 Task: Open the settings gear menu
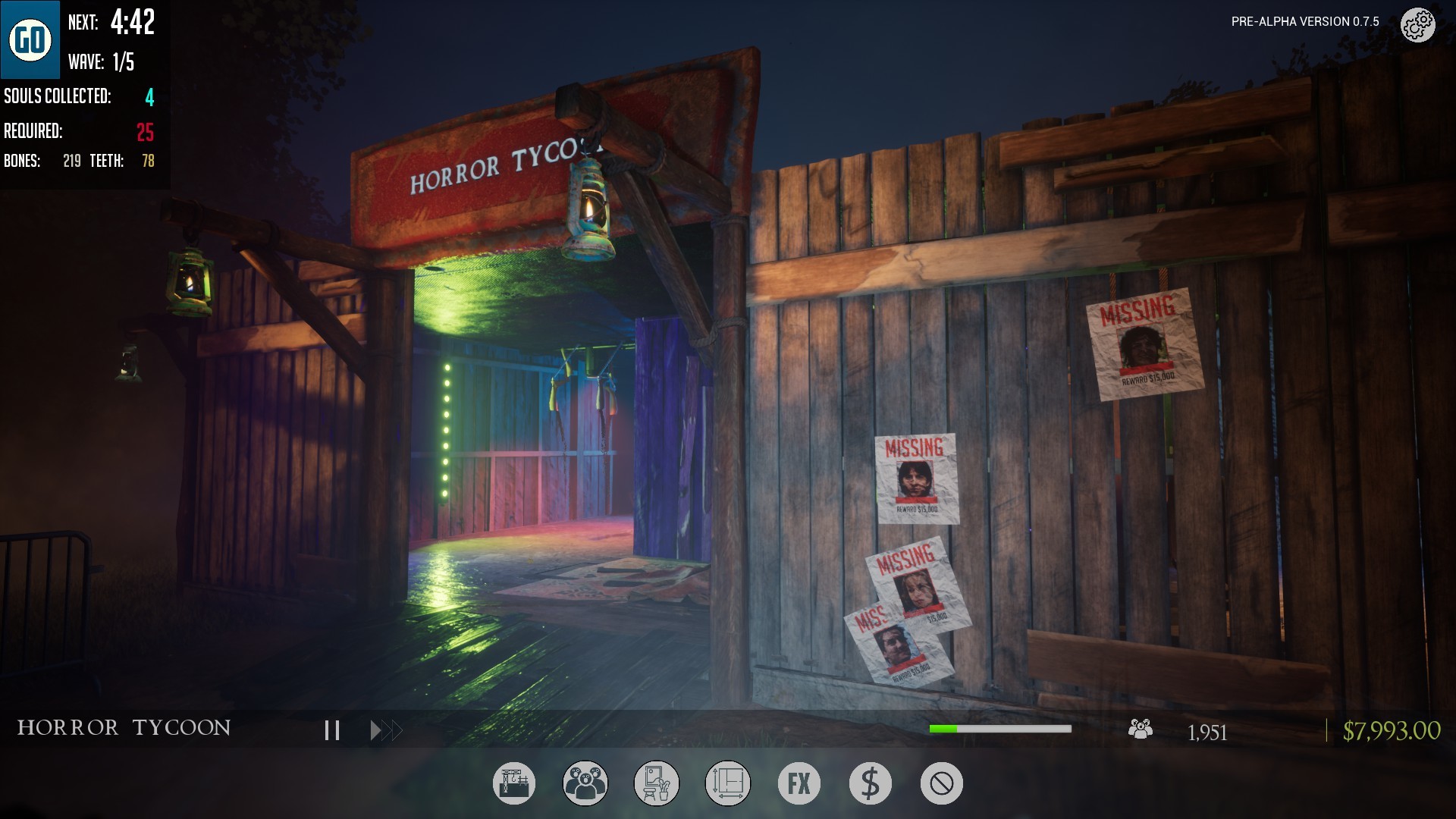tap(1417, 24)
